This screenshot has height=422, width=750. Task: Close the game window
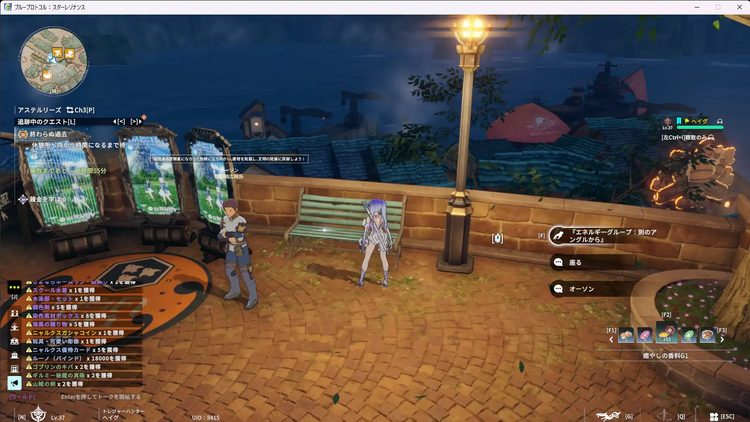tap(737, 7)
